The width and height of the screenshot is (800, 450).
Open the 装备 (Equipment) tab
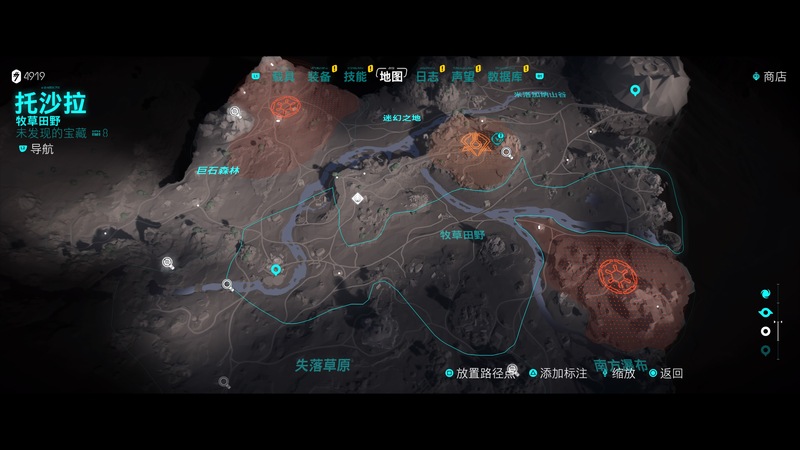[x=319, y=76]
